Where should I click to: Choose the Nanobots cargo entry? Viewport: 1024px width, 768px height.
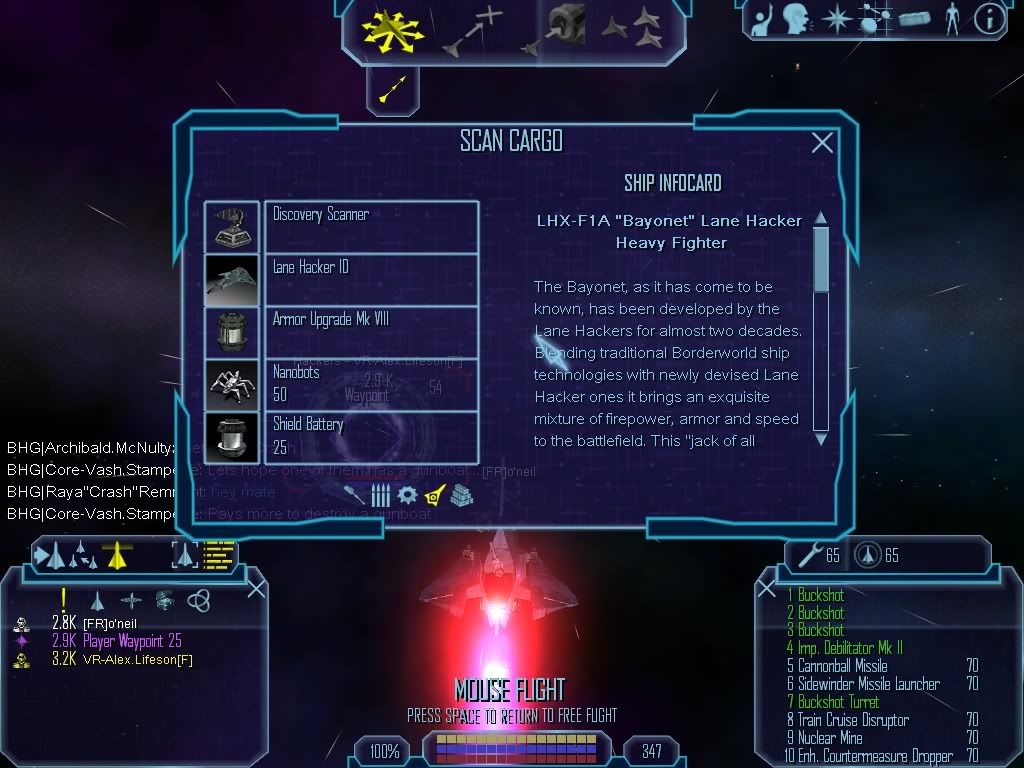(x=341, y=384)
